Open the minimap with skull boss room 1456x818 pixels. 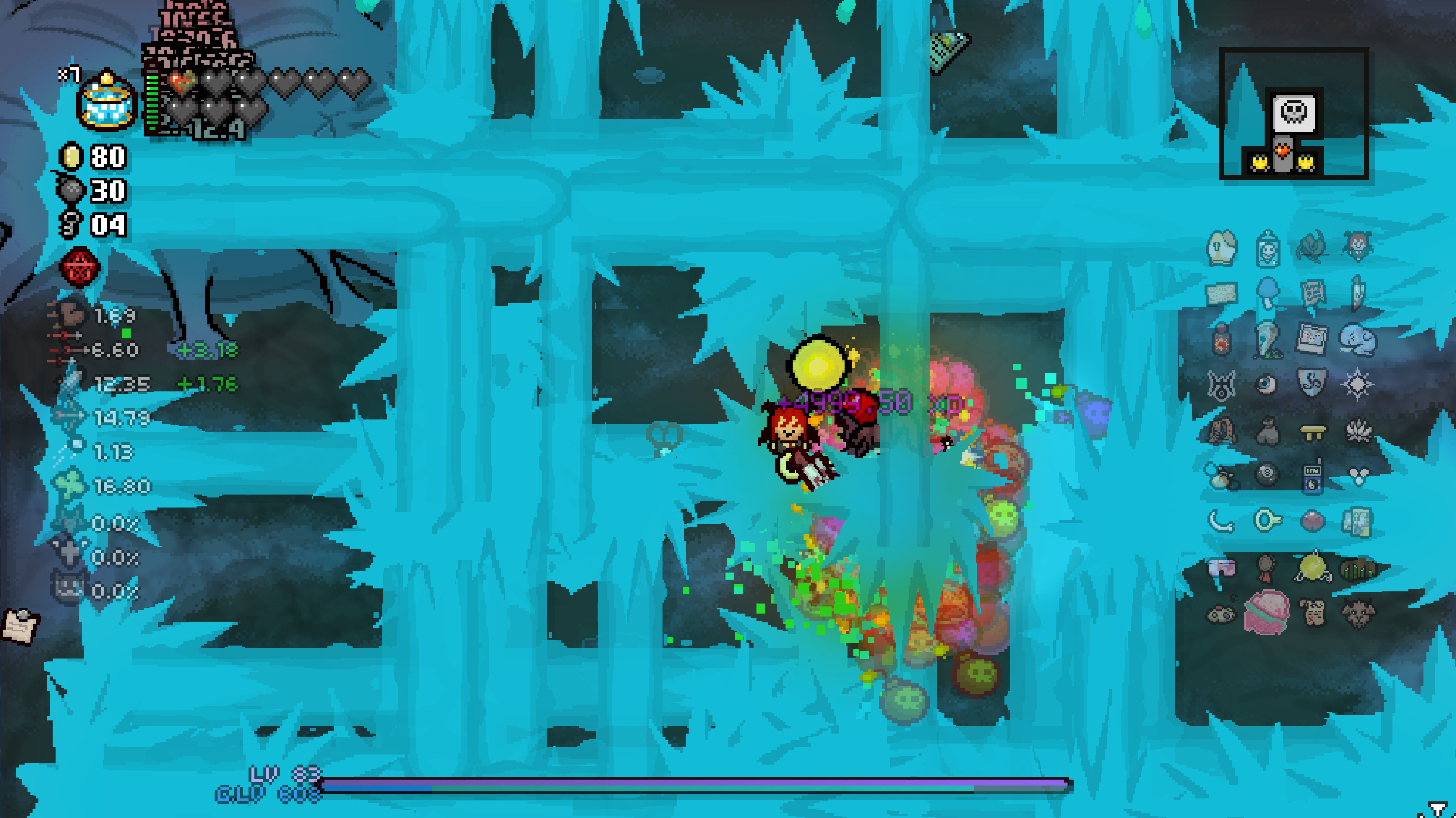tap(1294, 114)
